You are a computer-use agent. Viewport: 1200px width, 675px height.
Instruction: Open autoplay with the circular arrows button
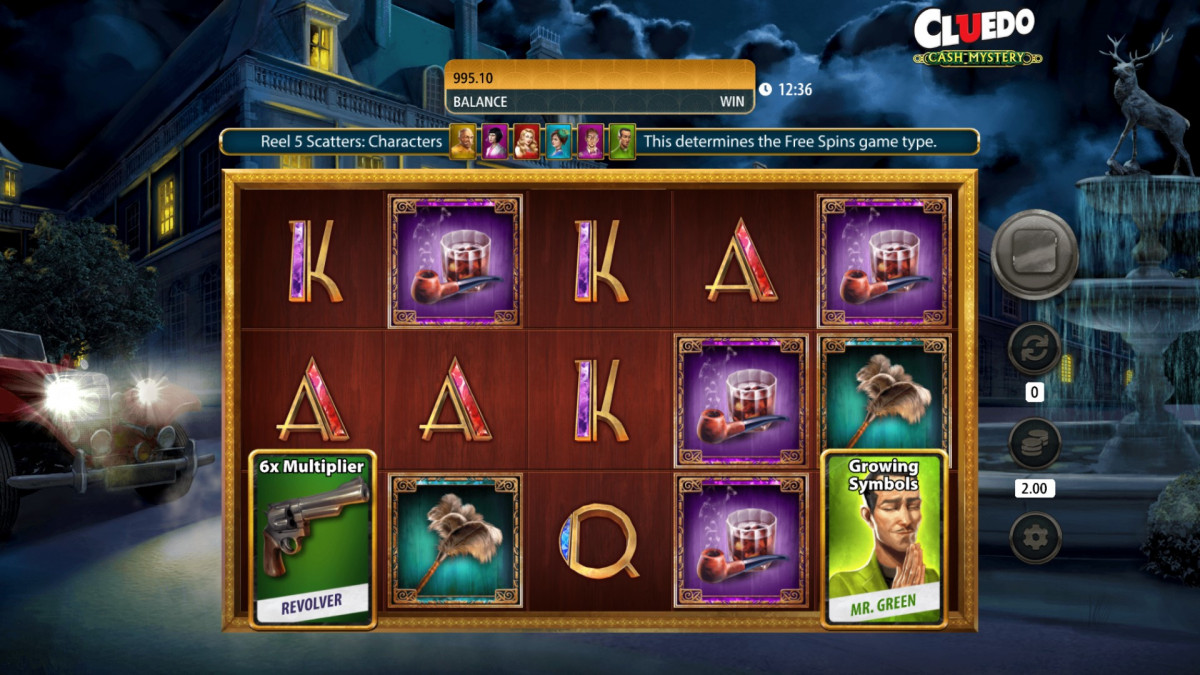1034,348
